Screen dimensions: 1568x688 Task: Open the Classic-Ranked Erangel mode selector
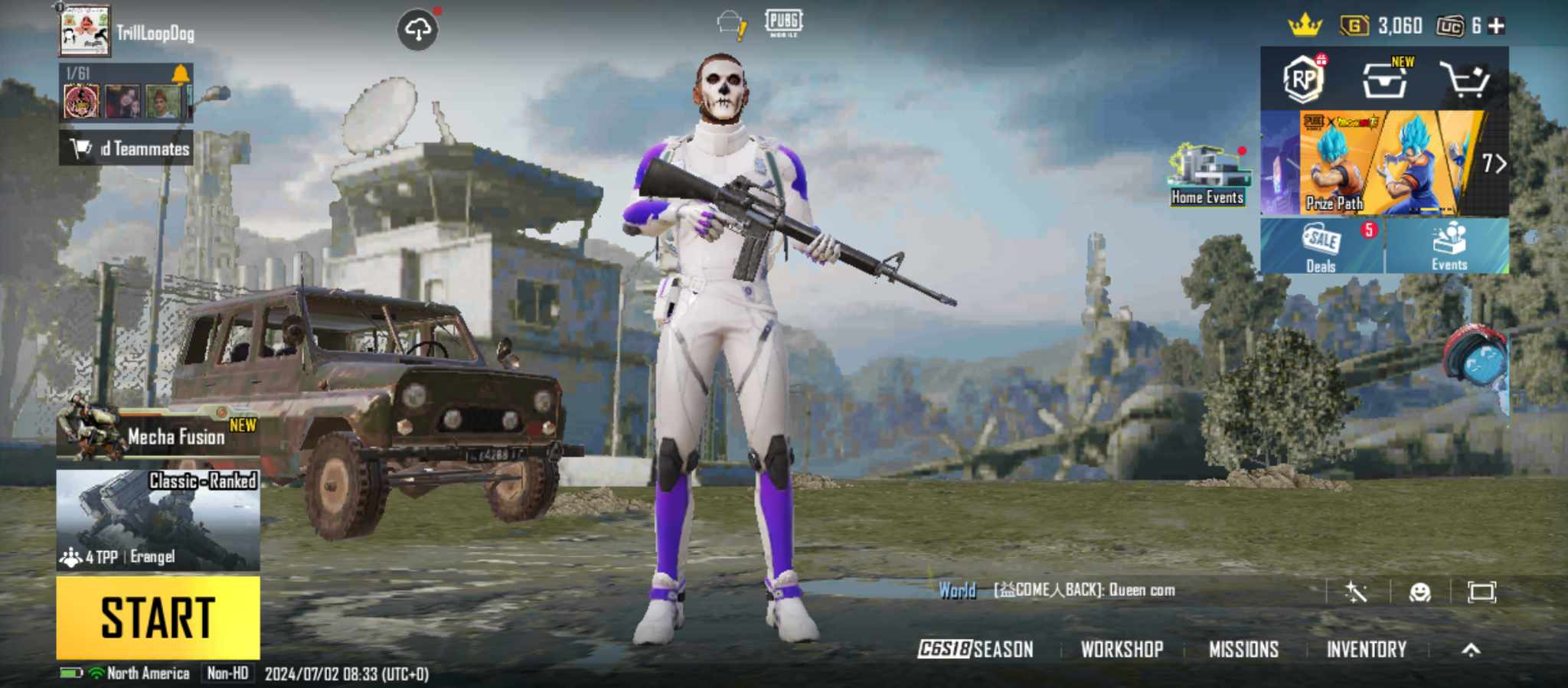158,520
